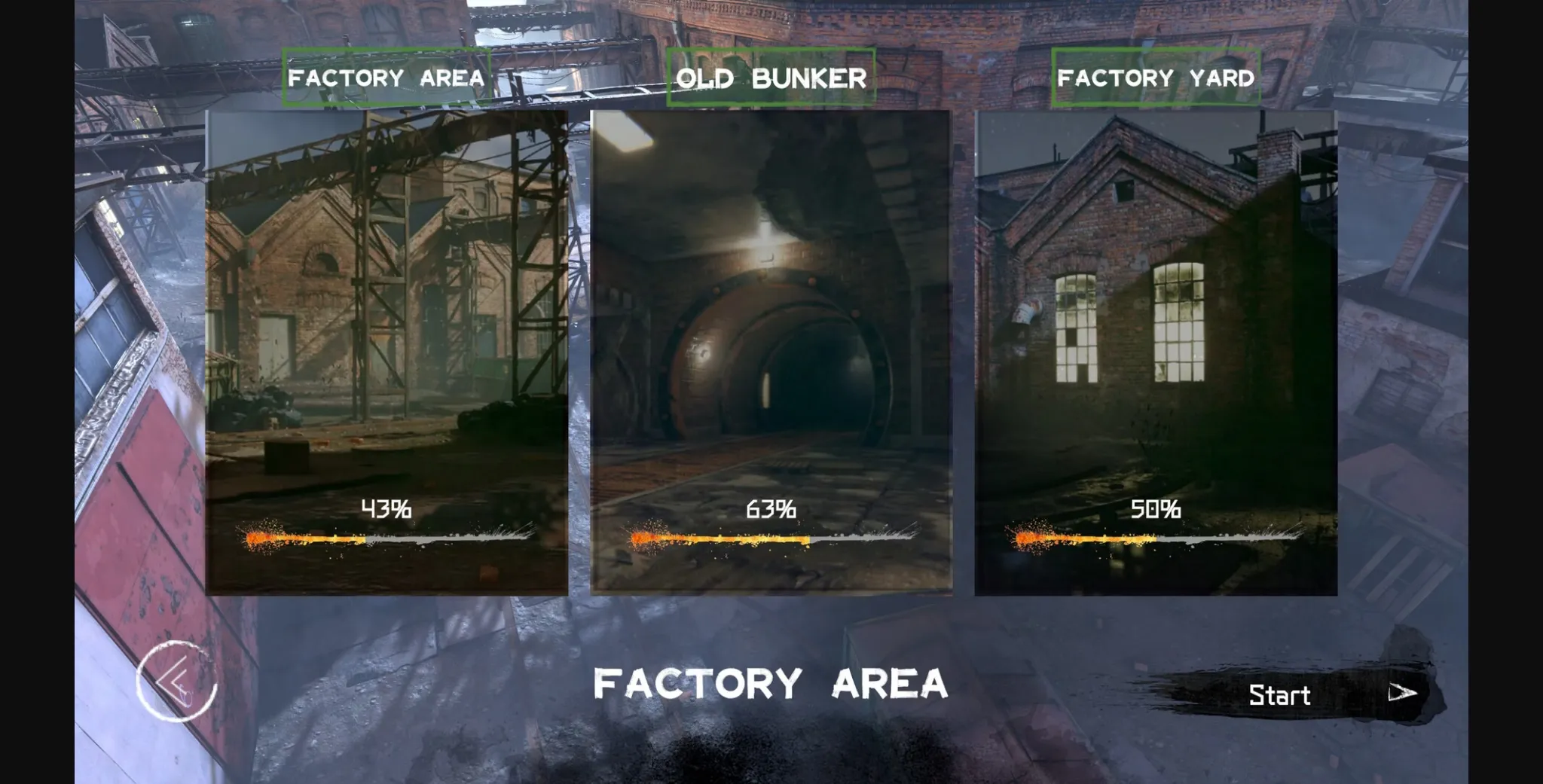Select the Old Bunker title label
Screen dimensions: 1543x784
[771, 78]
